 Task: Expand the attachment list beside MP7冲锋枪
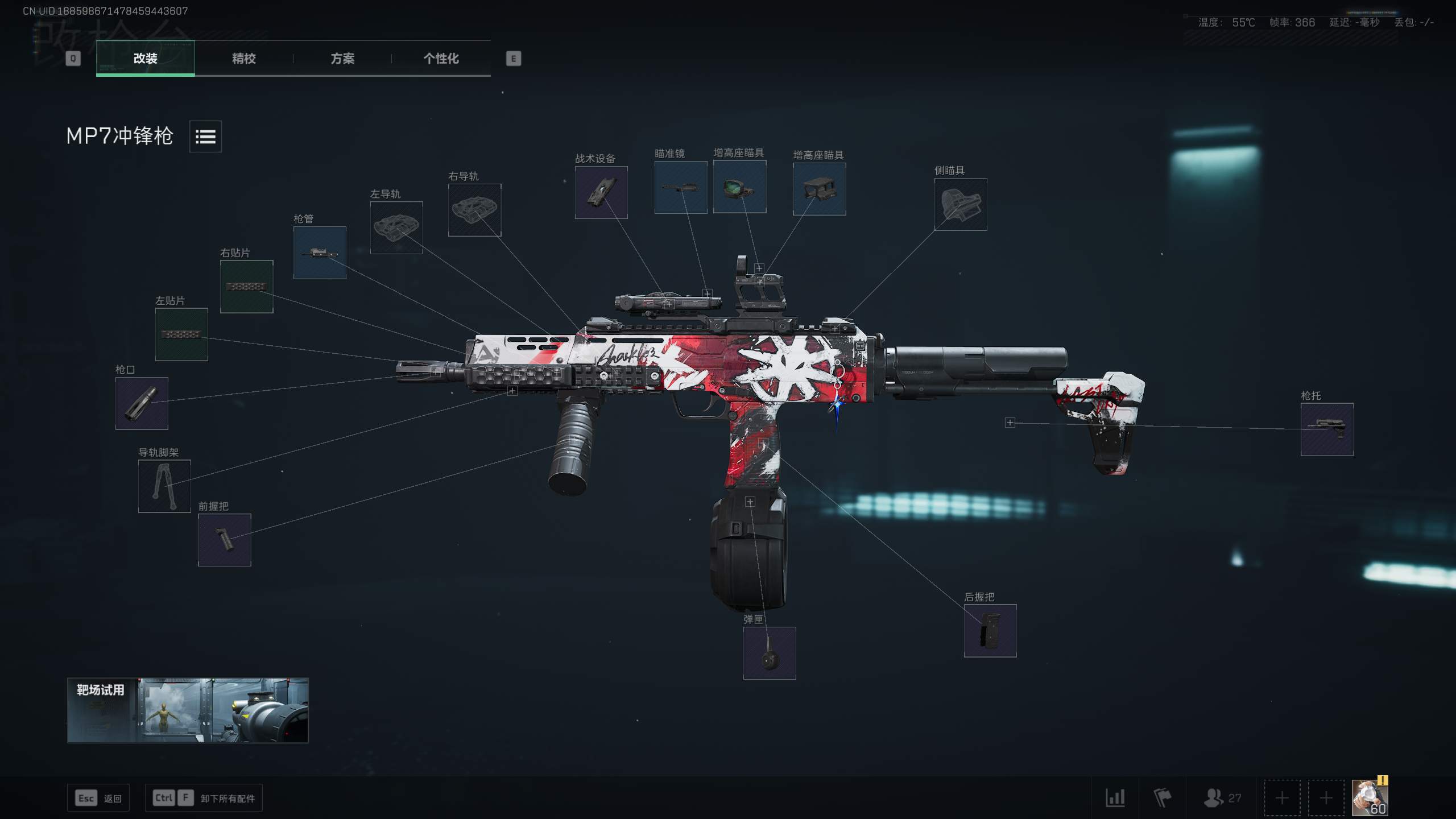coord(205,136)
